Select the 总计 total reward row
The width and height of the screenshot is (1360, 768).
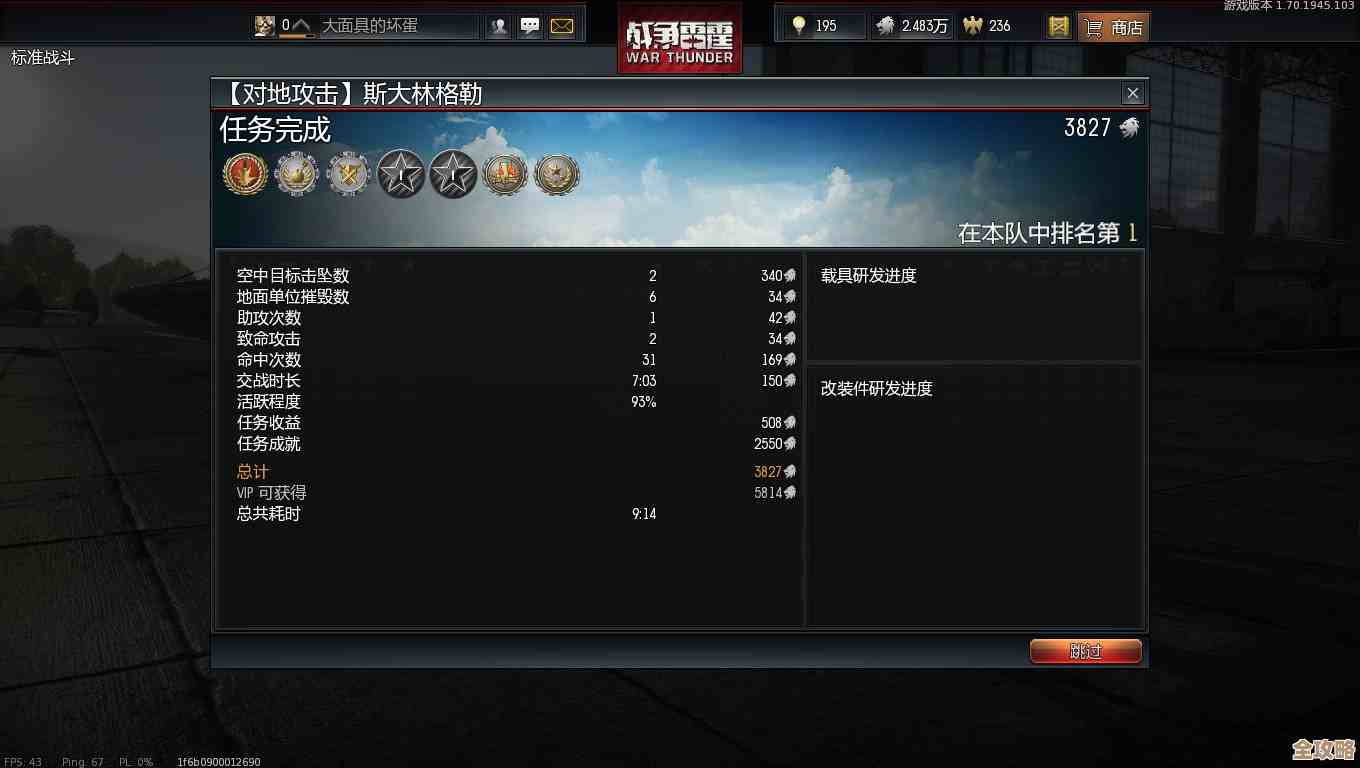252,471
